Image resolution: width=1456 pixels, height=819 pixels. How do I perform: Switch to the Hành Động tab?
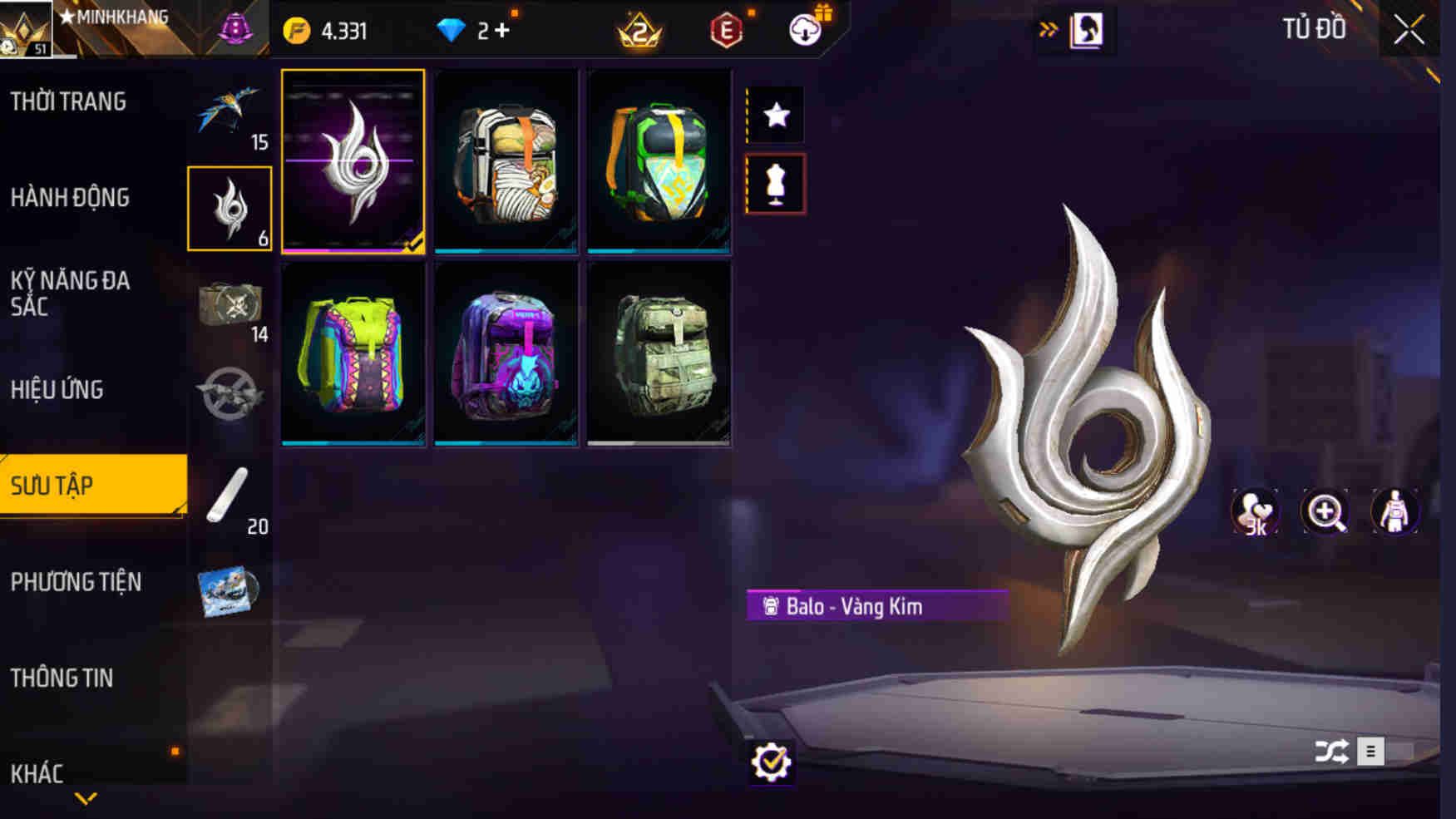click(x=70, y=198)
